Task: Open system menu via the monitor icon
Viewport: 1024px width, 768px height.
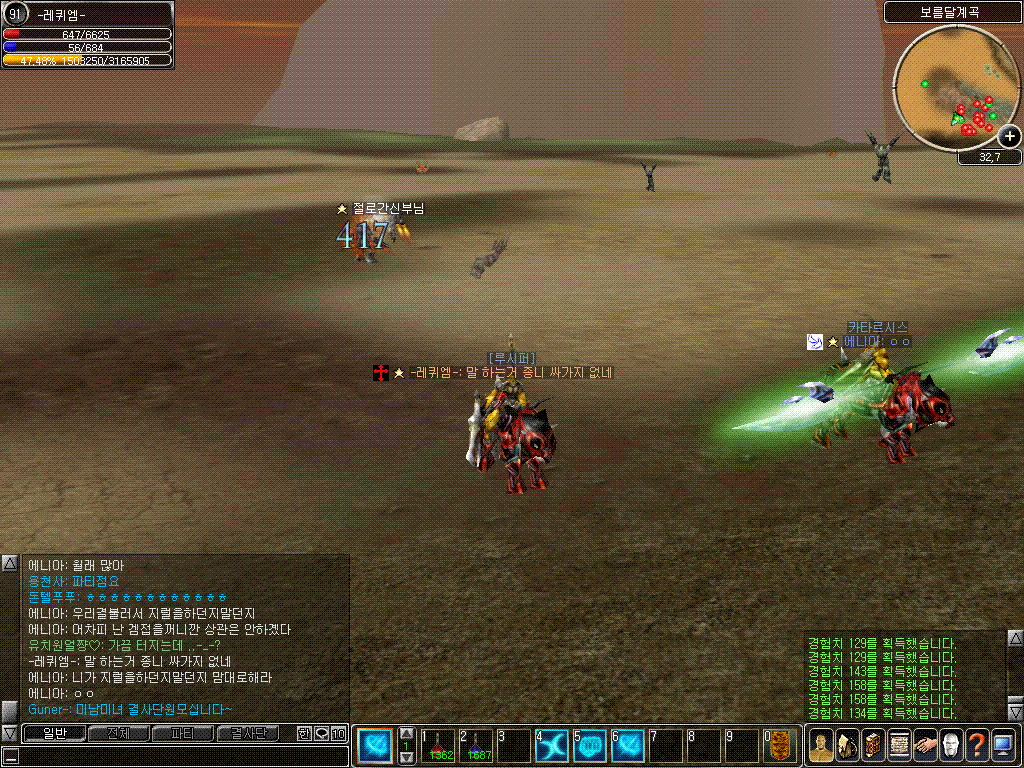Action: pyautogui.click(x=1003, y=746)
